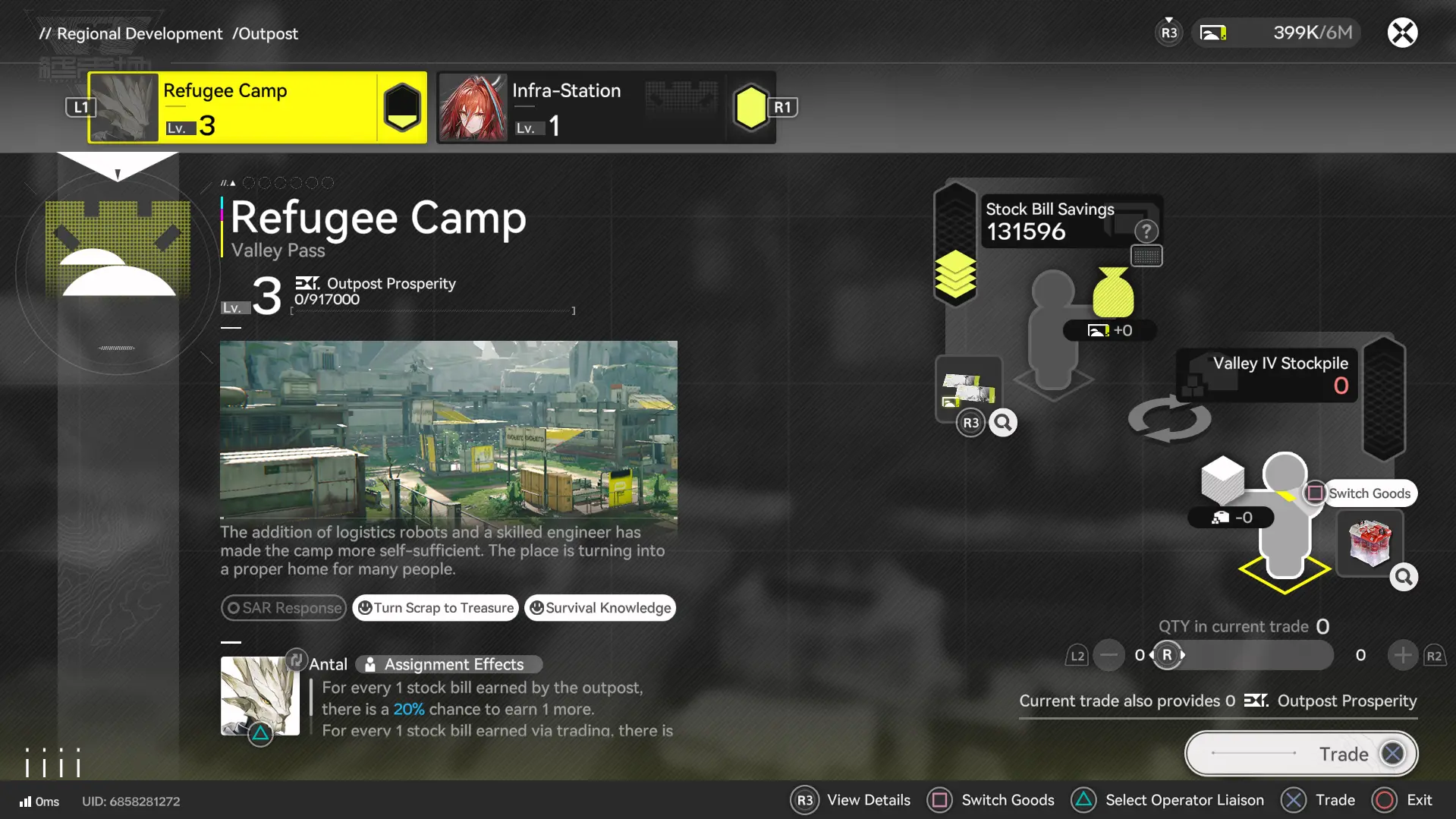This screenshot has width=1456, height=819.
Task: Click the Refugee Camp preview image
Action: (448, 430)
